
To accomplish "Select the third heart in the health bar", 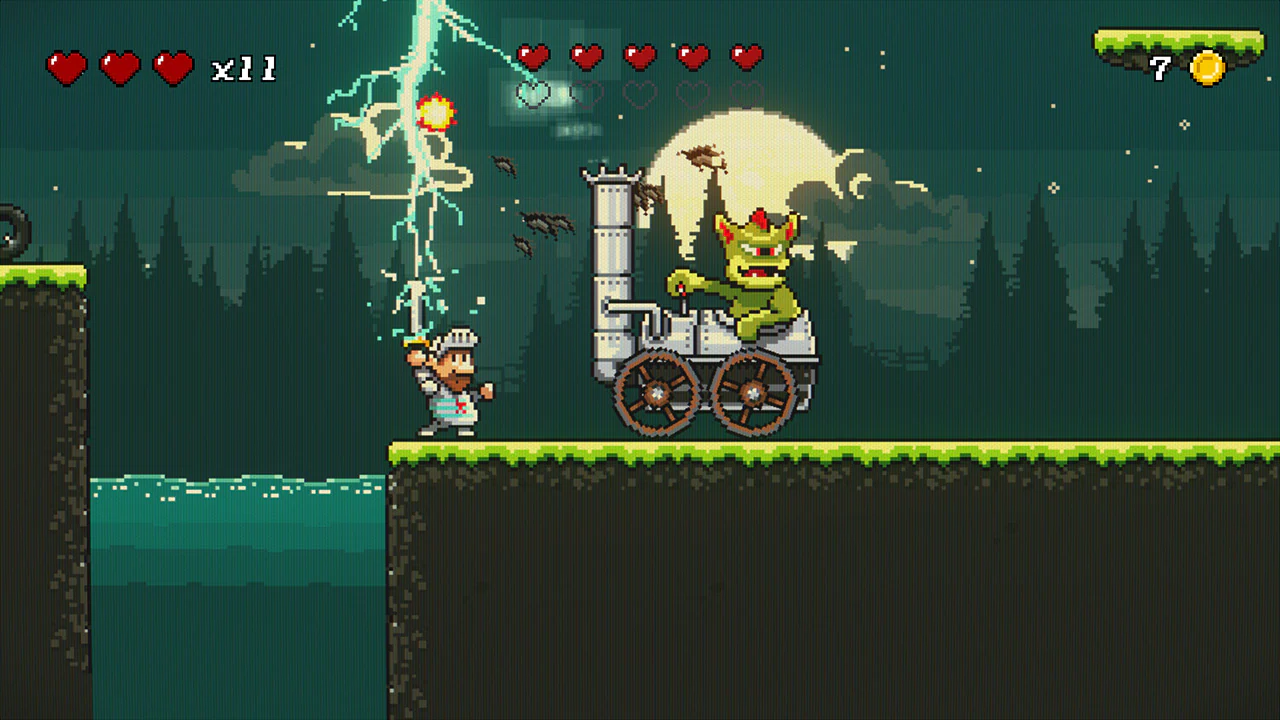I will click(x=175, y=65).
